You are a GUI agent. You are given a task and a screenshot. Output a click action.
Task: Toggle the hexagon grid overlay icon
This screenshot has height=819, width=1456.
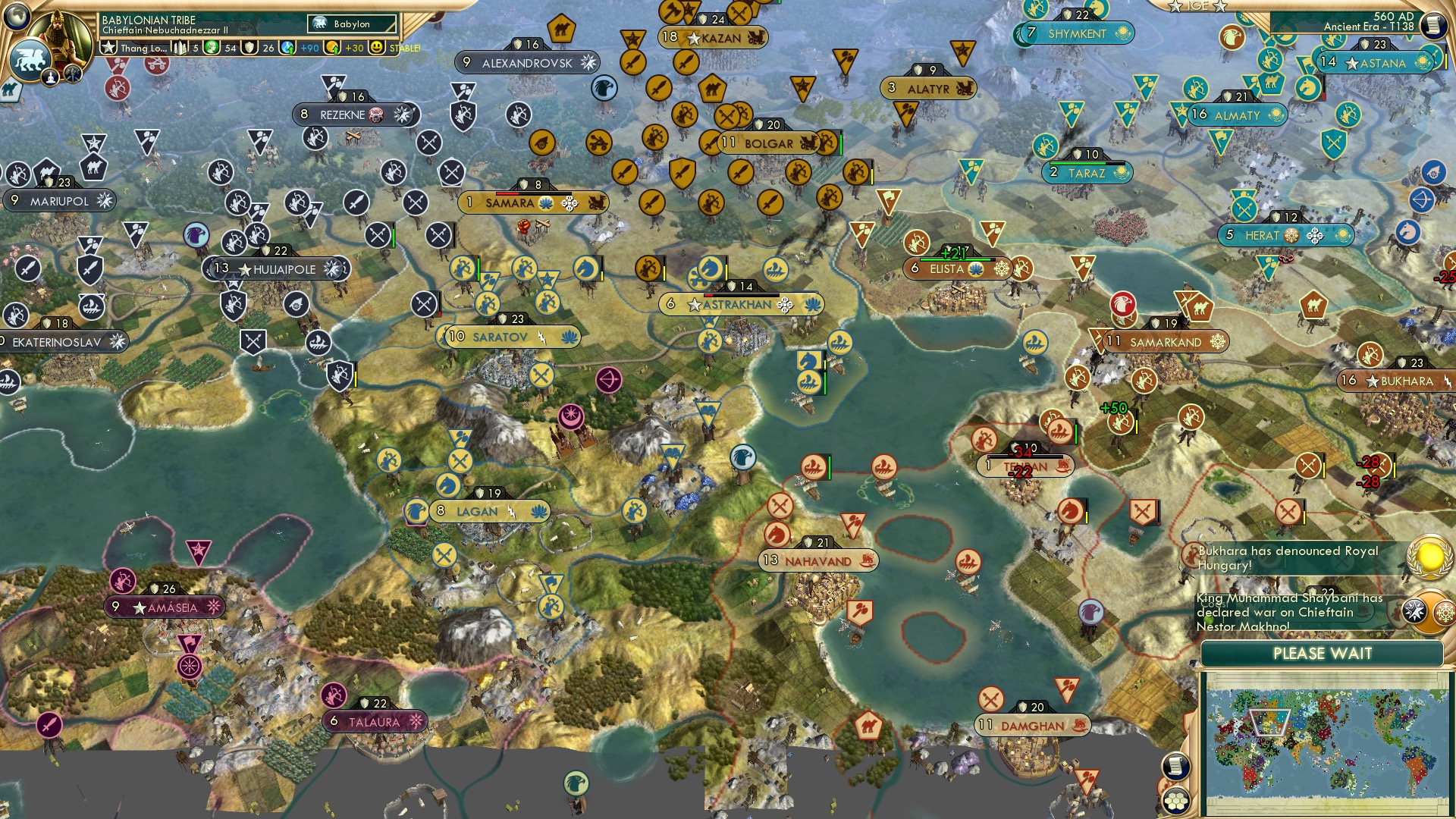(x=1175, y=800)
